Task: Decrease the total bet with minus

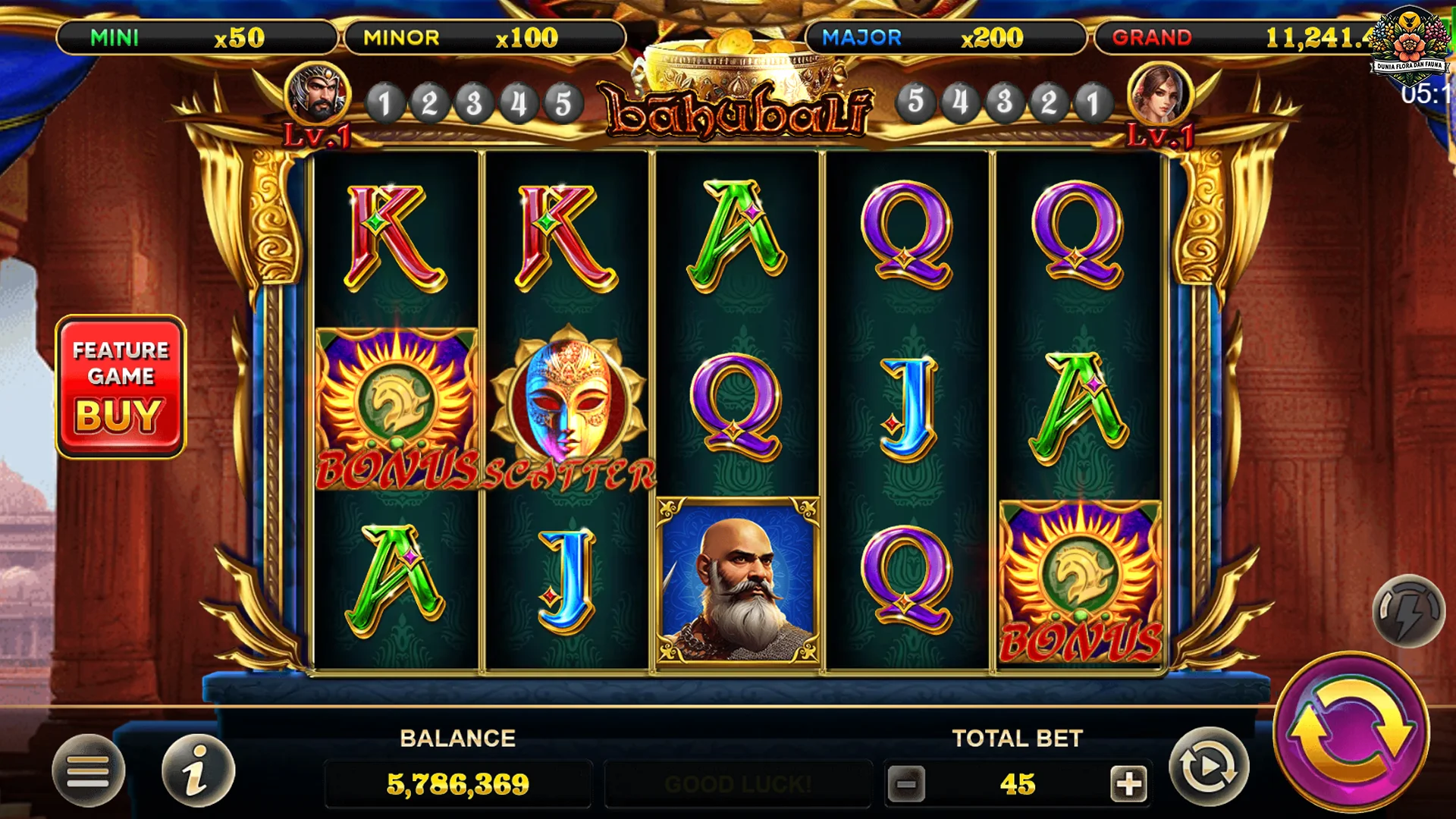Action: point(906,783)
